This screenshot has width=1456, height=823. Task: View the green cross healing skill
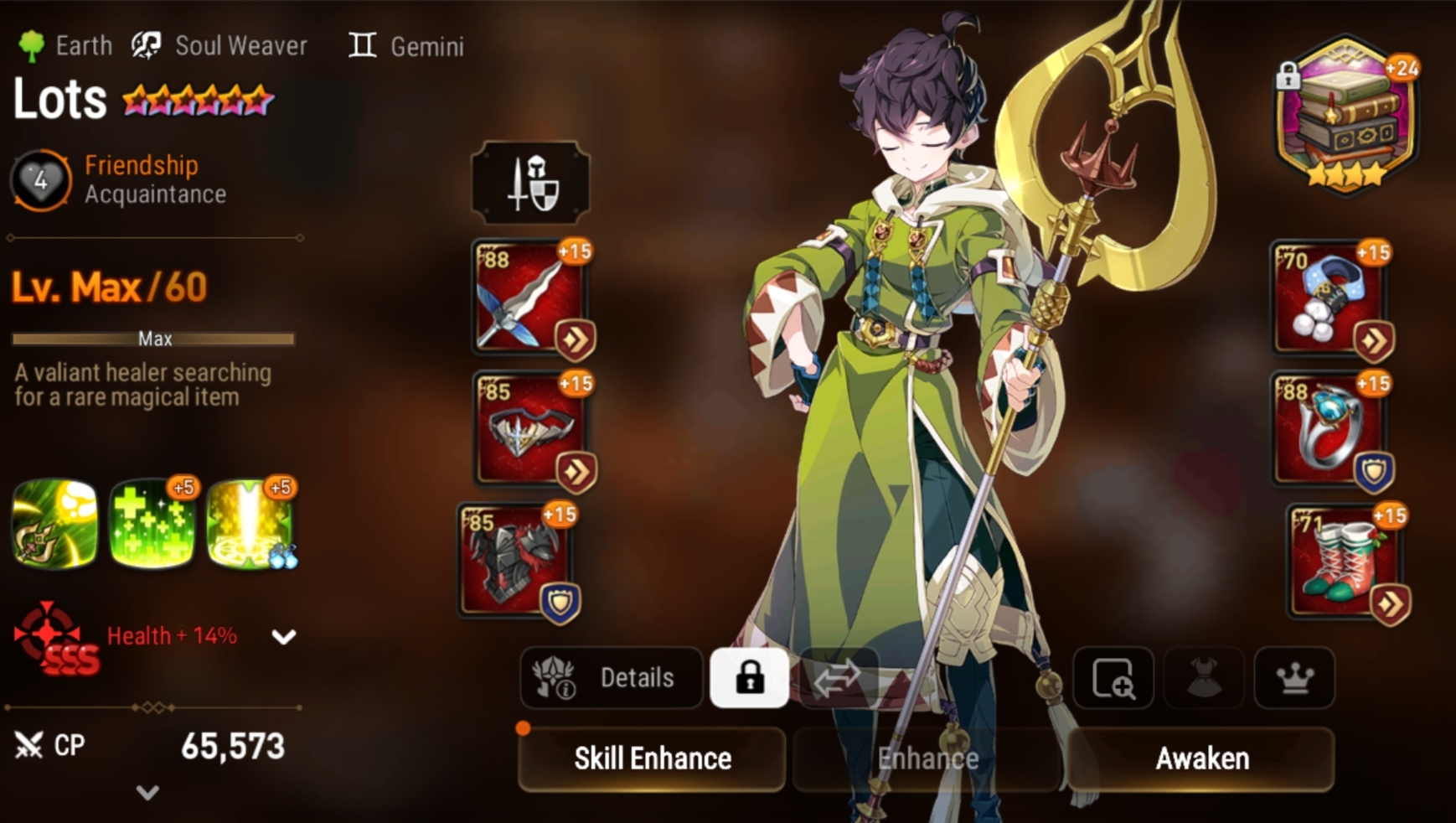152,524
